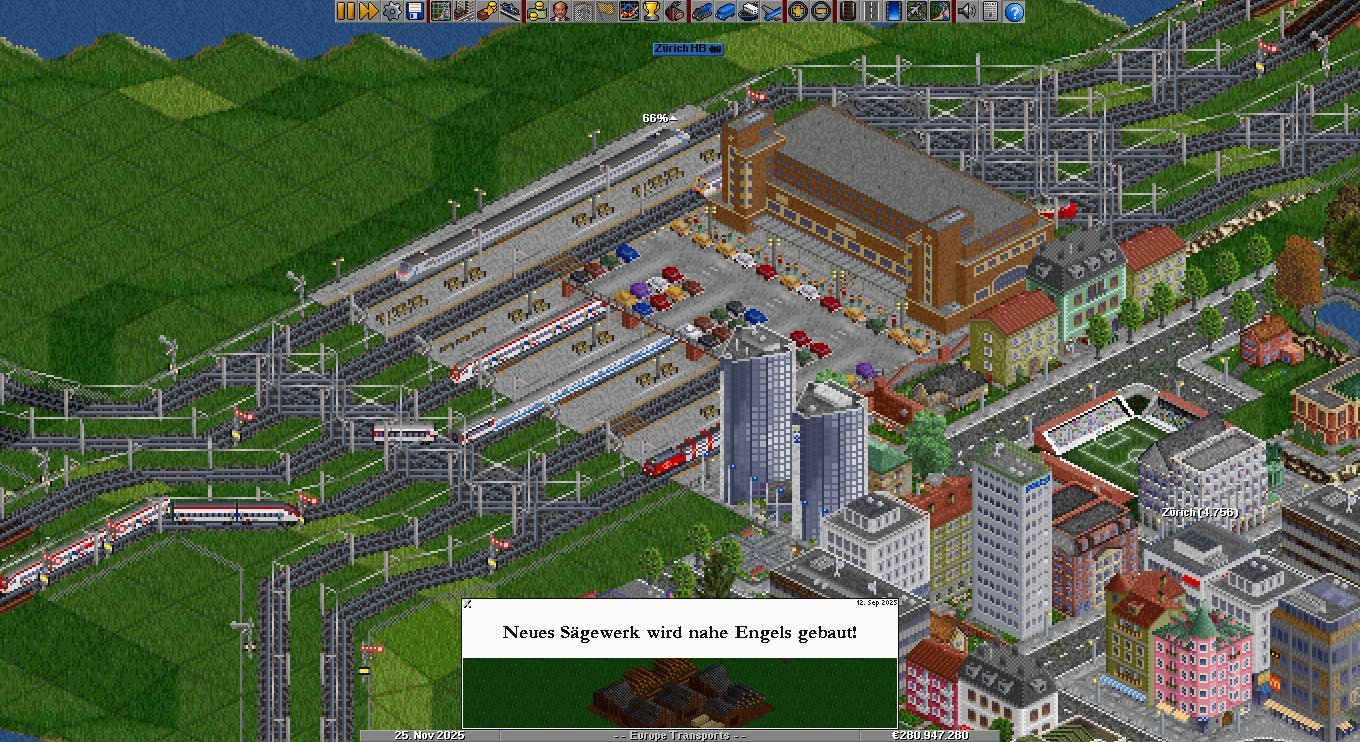The height and width of the screenshot is (742, 1360).
Task: Show the company league trophy table
Action: coord(652,11)
